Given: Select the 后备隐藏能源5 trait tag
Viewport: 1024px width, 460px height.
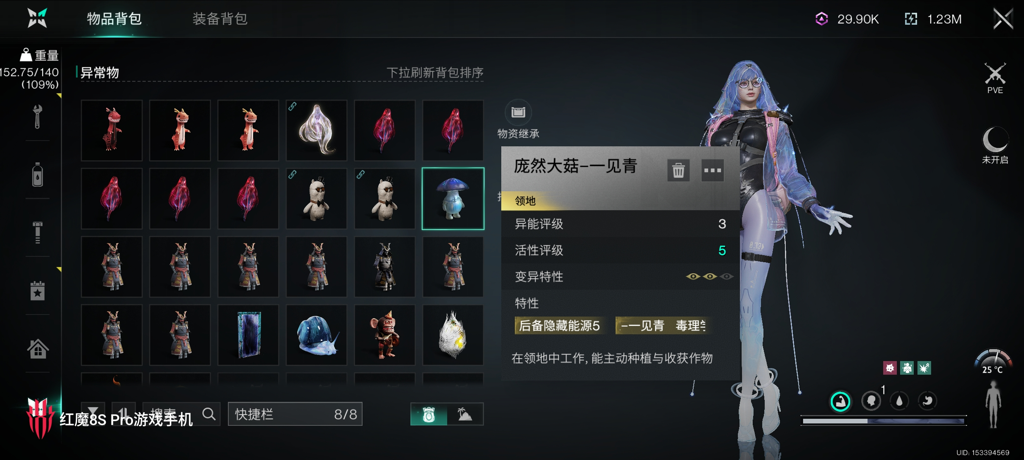Looking at the screenshot, I should [x=559, y=325].
